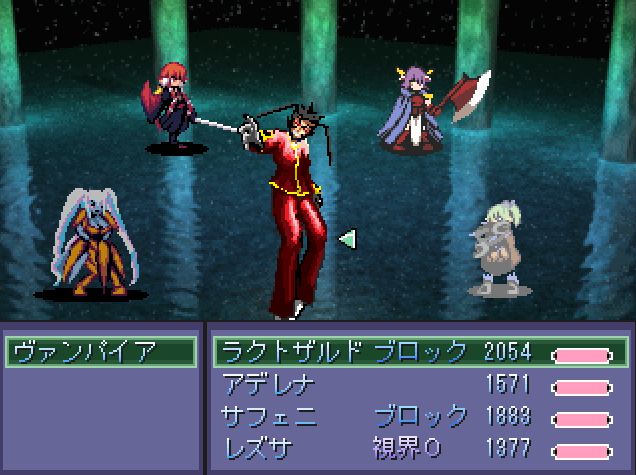Choose party member ラクトザルド

coord(292,352)
